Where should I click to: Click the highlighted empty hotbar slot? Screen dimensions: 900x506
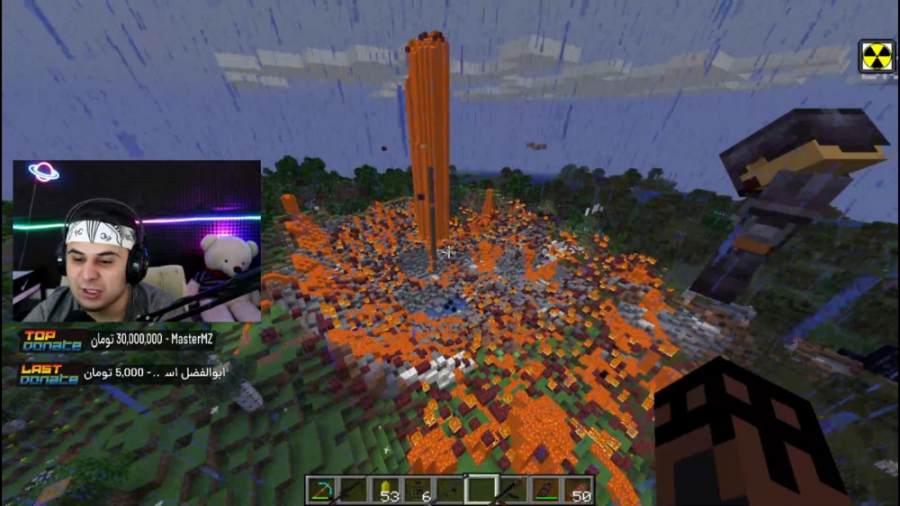click(481, 490)
